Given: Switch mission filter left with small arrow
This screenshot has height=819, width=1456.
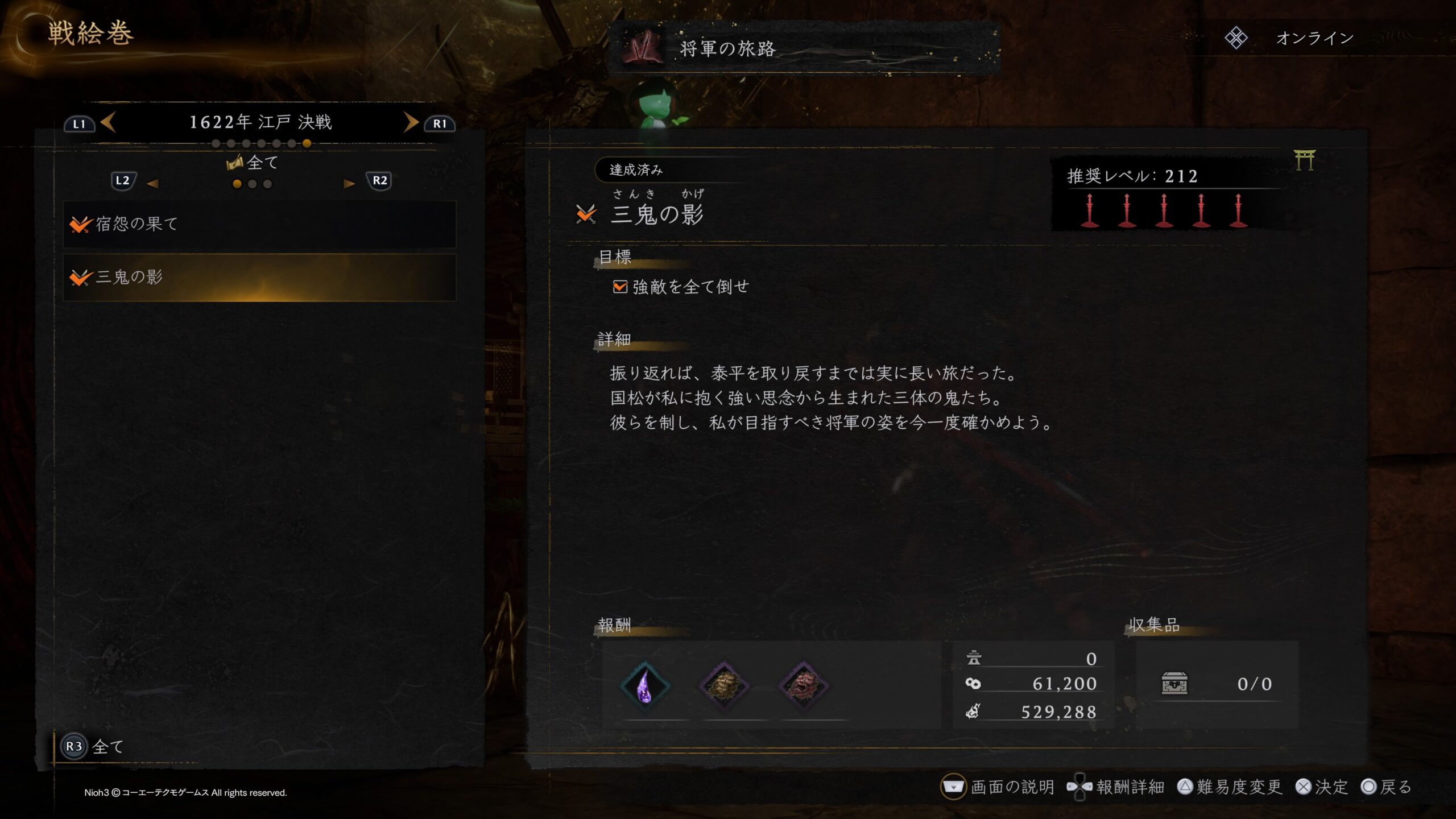Looking at the screenshot, I should [152, 183].
